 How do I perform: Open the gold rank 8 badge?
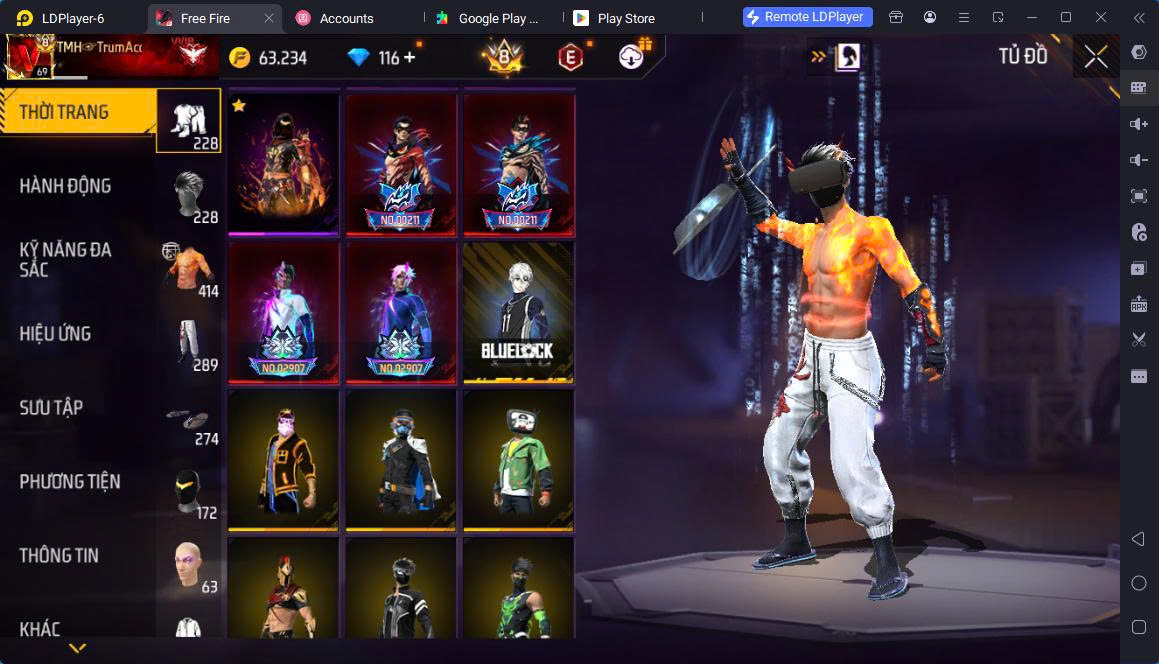point(503,57)
